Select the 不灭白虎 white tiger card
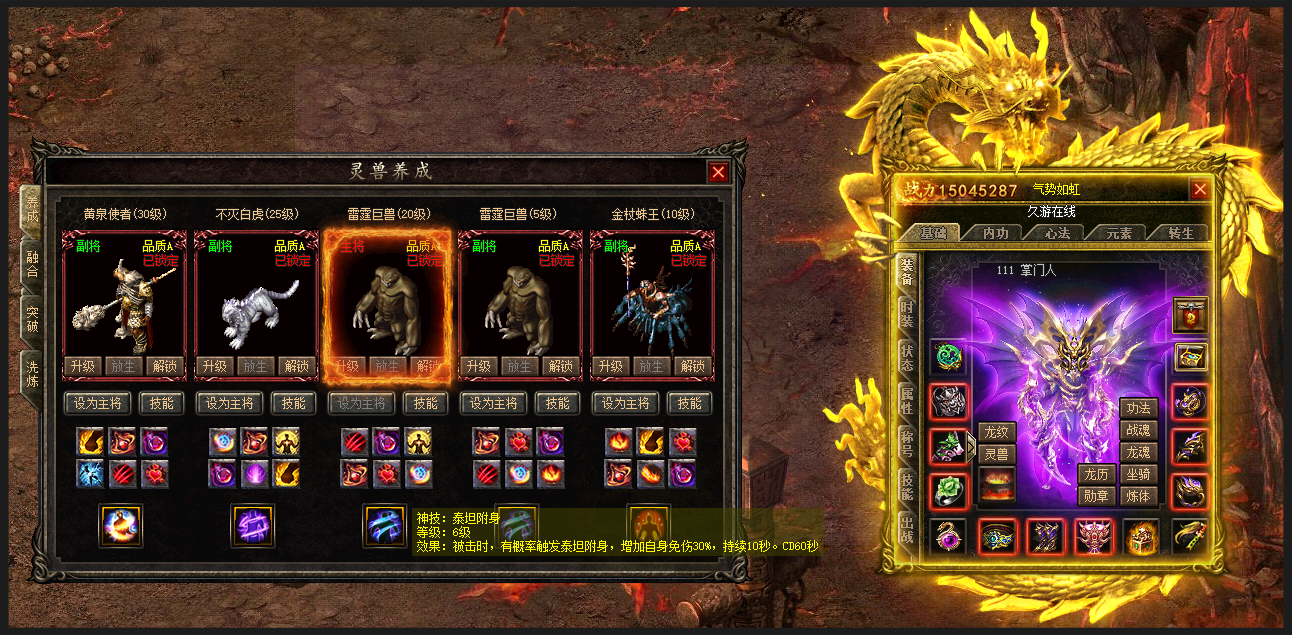 (255, 300)
